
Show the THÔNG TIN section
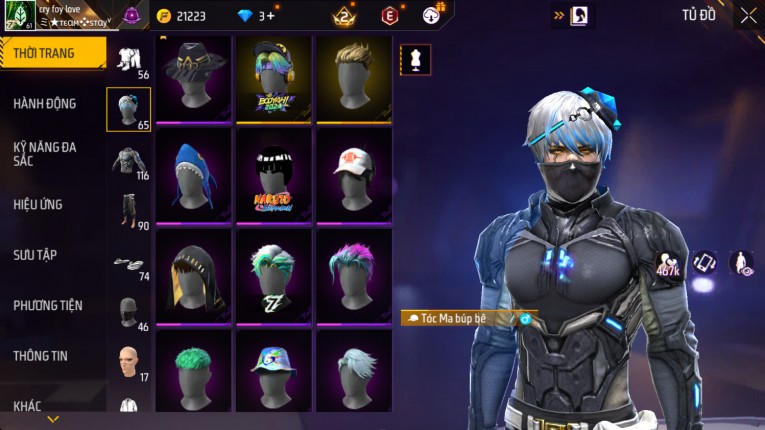pyautogui.click(x=38, y=355)
